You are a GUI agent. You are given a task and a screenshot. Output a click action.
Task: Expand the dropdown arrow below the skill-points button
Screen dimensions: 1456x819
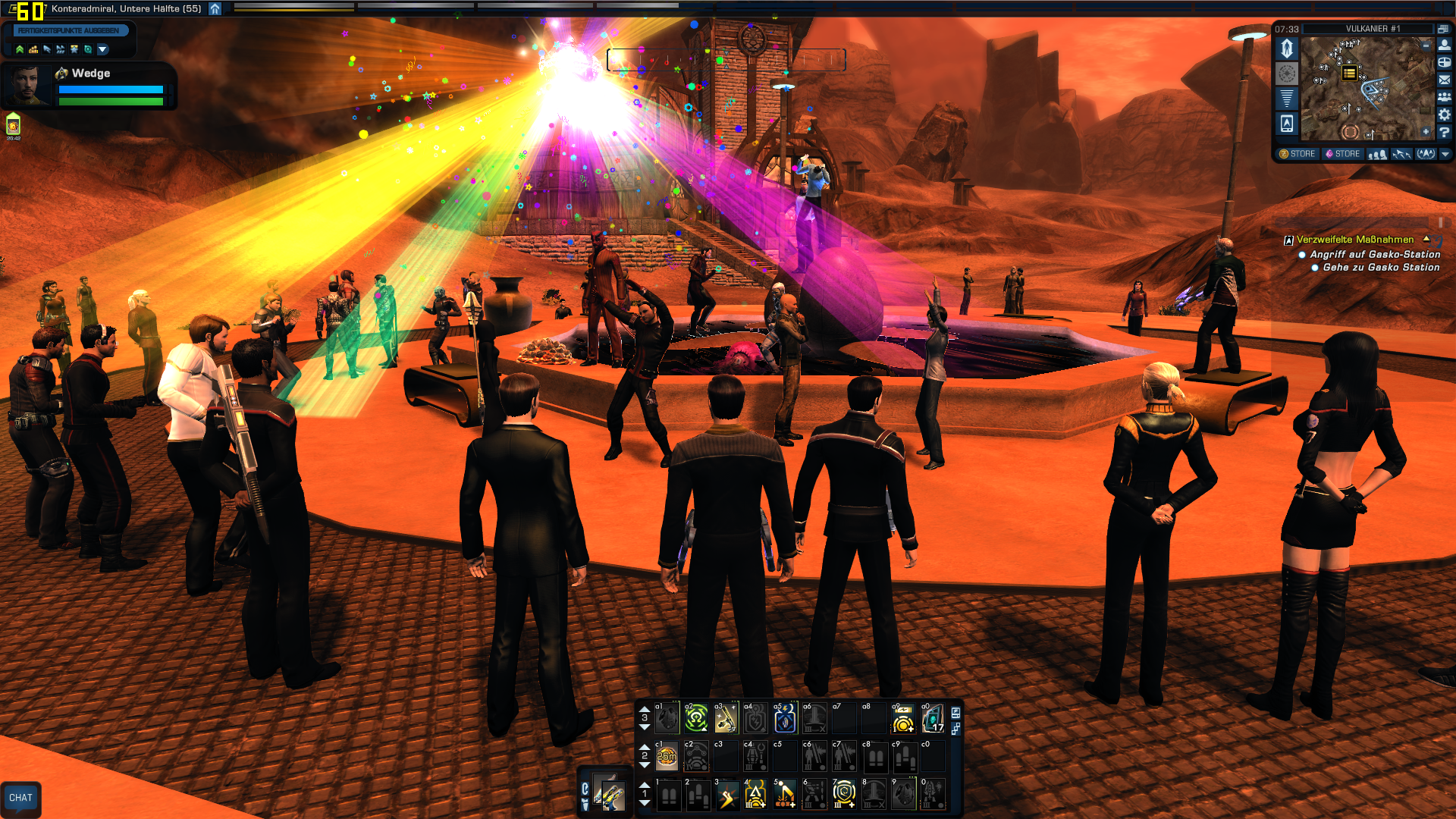pos(102,49)
